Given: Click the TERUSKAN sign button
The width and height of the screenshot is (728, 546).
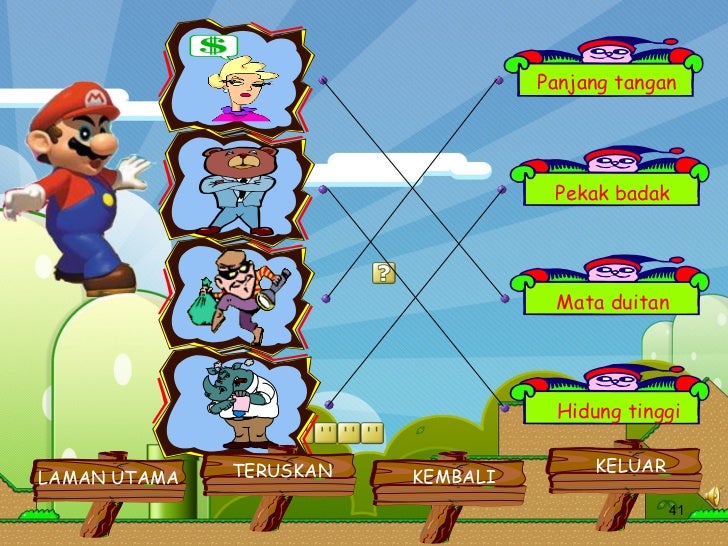Looking at the screenshot, I should [x=281, y=471].
